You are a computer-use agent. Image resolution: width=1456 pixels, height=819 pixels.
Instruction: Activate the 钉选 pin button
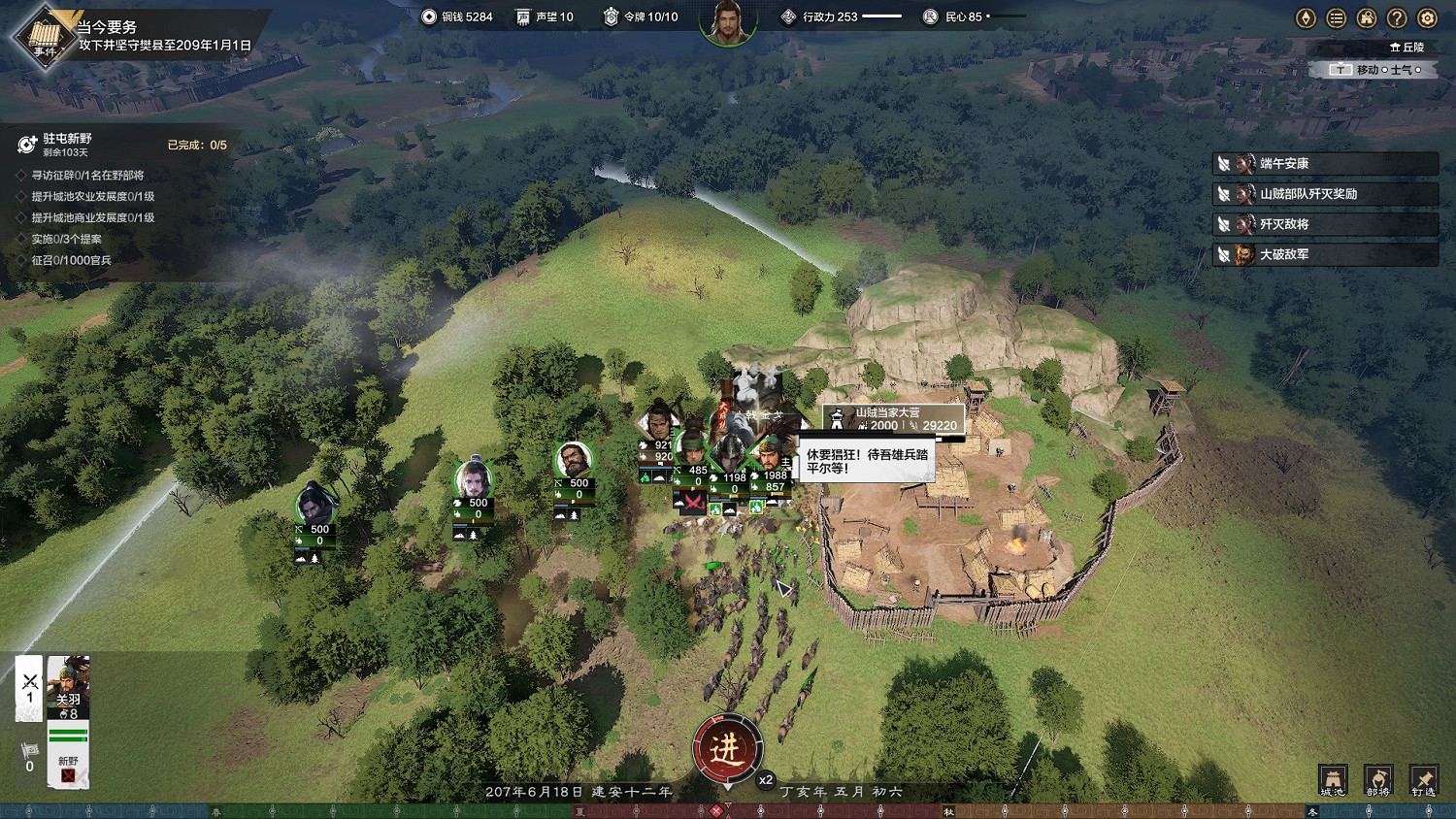click(x=1423, y=779)
